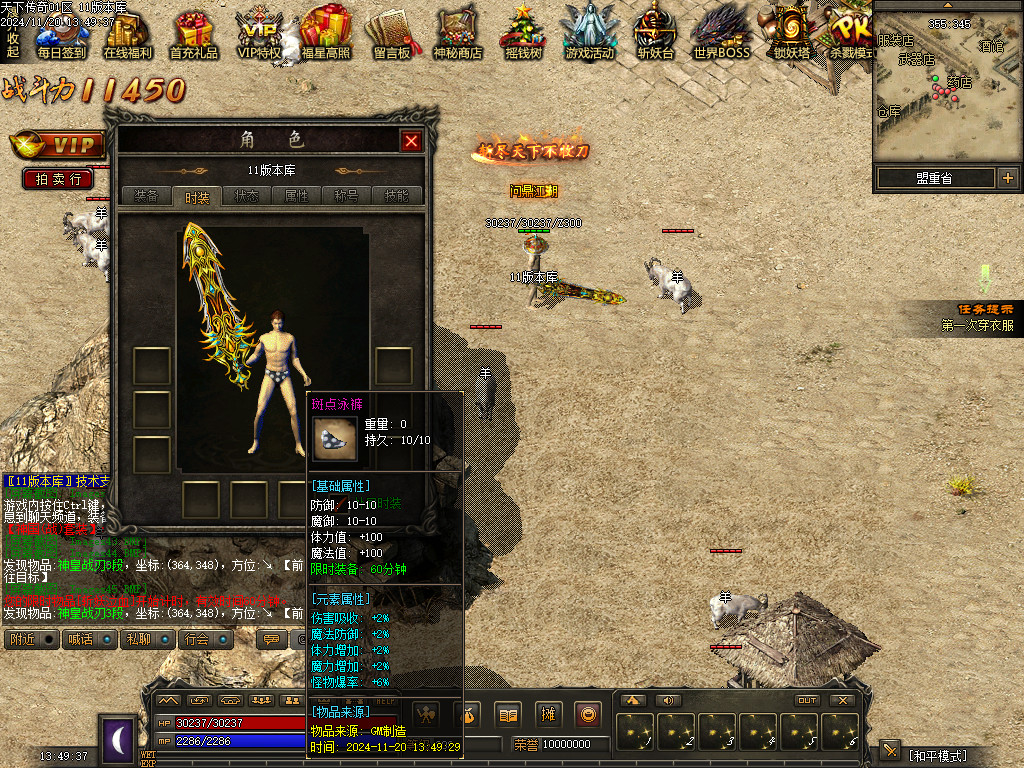Show the 称号 titles tab
Screen dimensions: 1024x768
[346, 196]
